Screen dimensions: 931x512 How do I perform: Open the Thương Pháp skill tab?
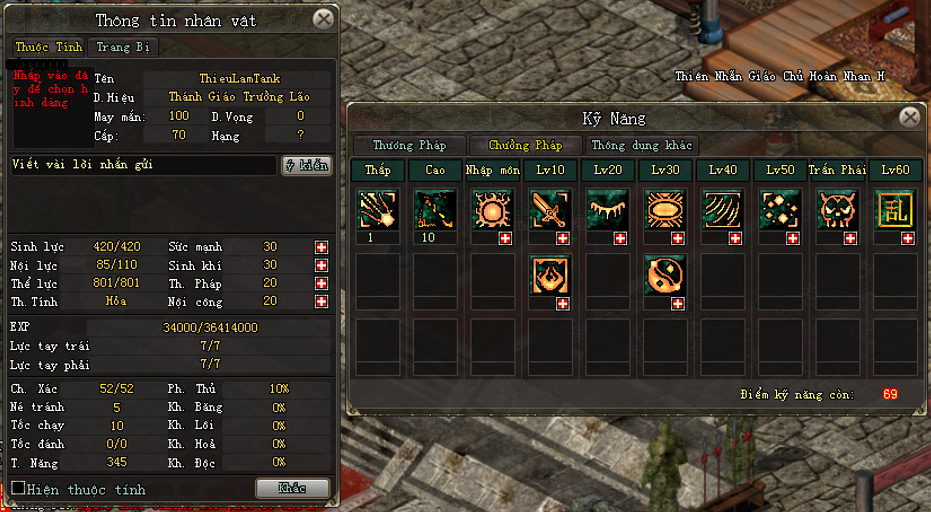pos(408,145)
